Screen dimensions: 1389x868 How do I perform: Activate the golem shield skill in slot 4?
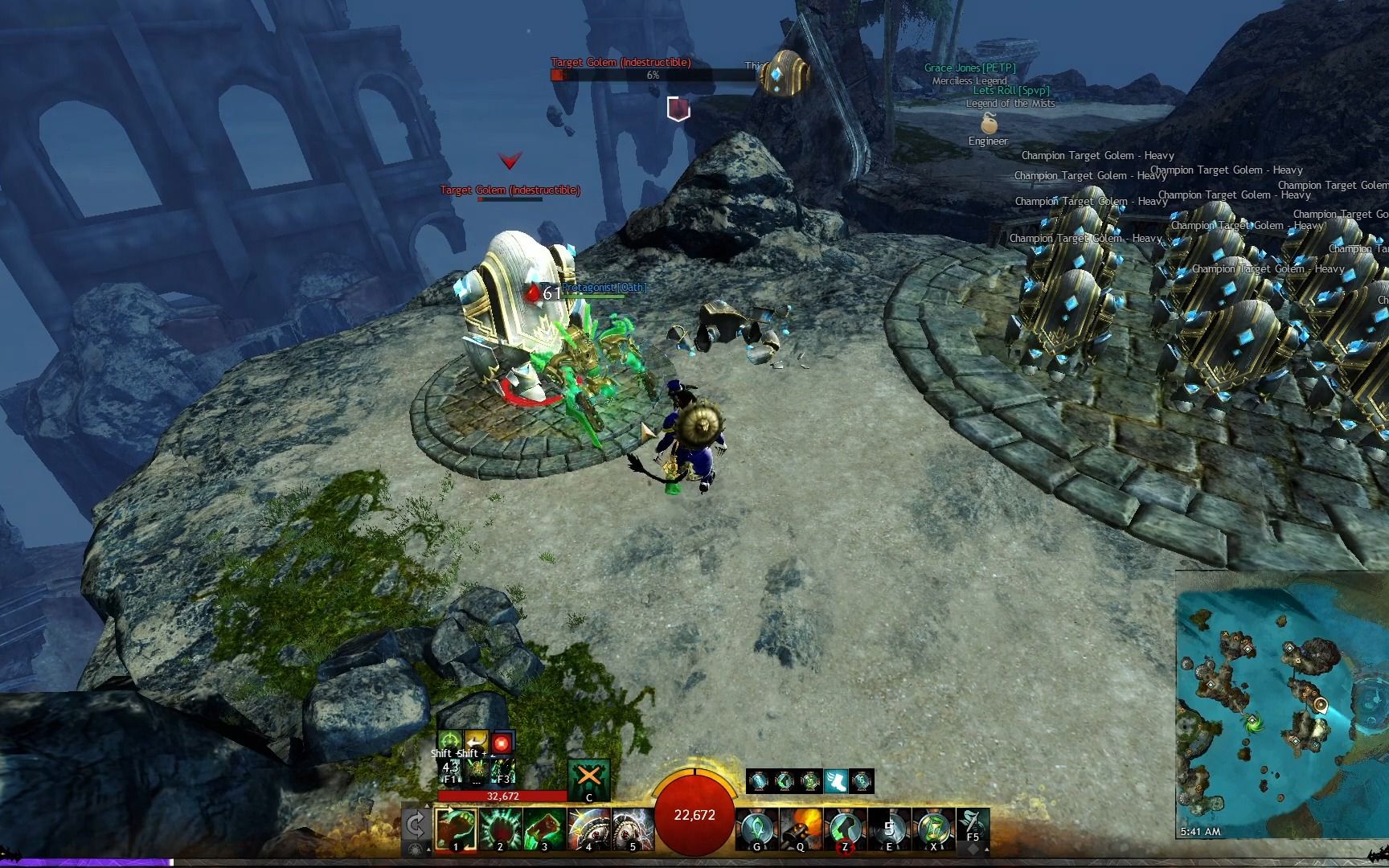tap(588, 829)
